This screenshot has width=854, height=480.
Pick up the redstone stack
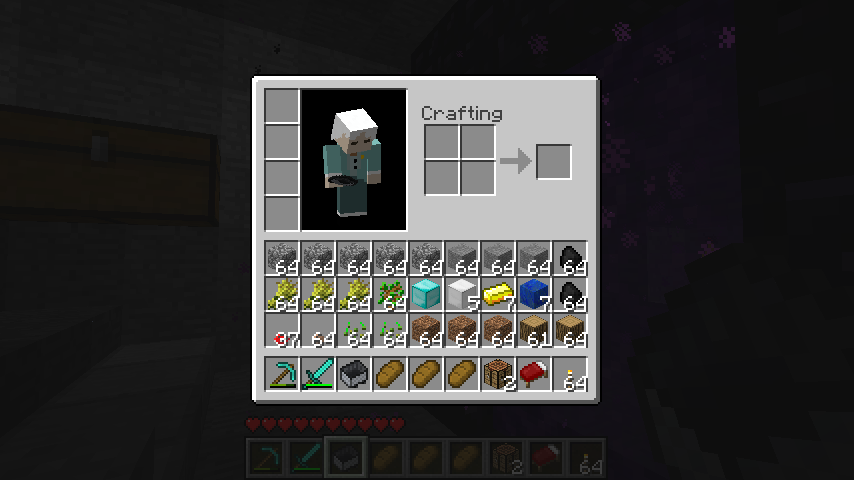tap(283, 330)
